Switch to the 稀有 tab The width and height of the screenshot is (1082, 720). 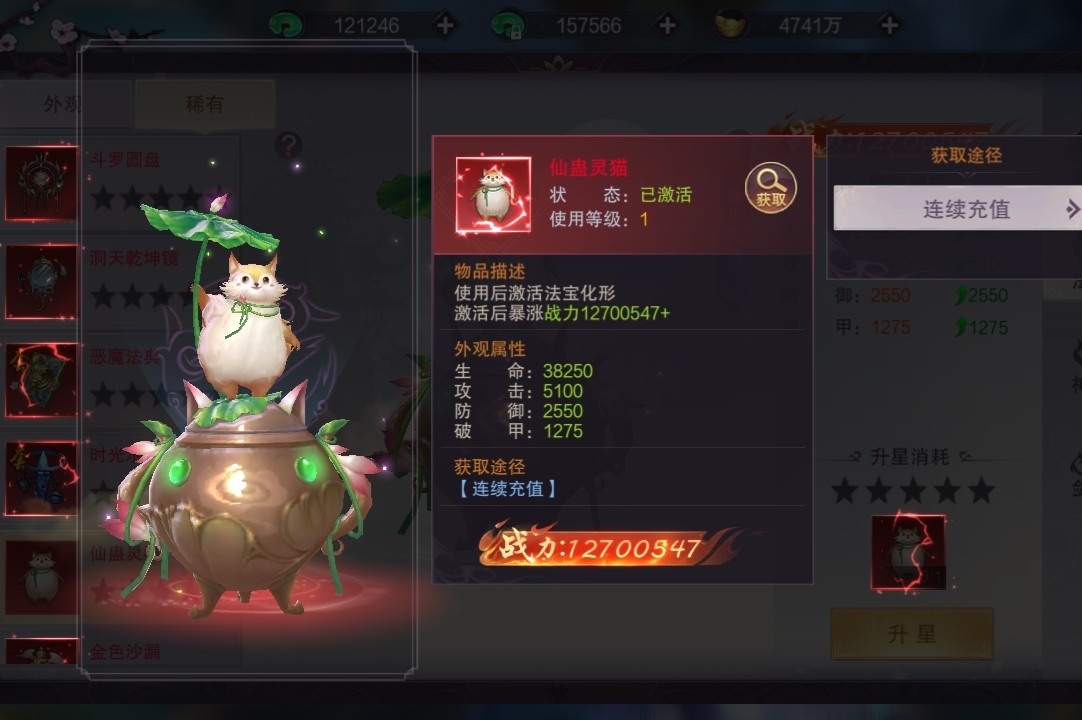pos(204,104)
